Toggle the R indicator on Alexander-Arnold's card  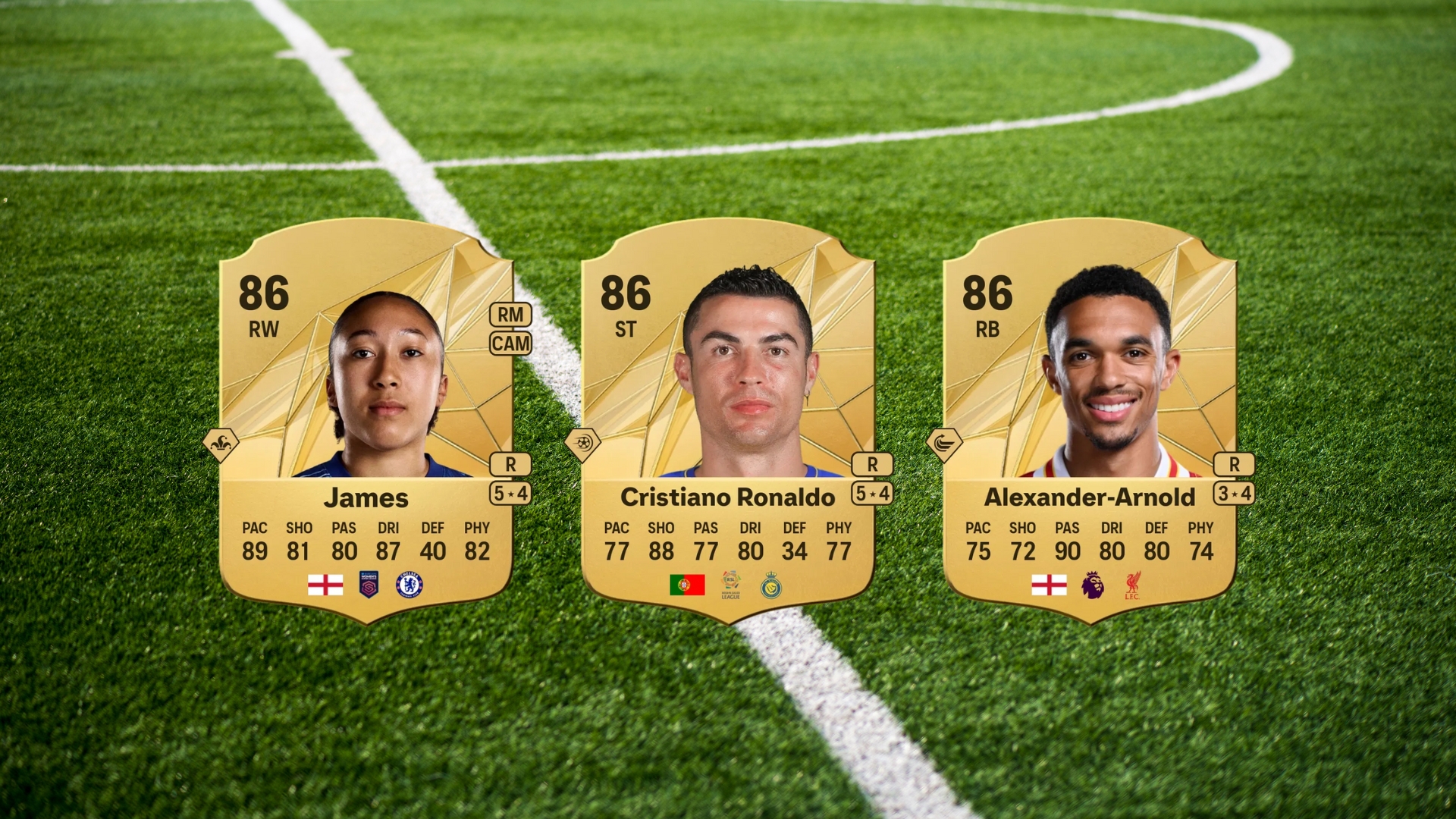click(1233, 464)
